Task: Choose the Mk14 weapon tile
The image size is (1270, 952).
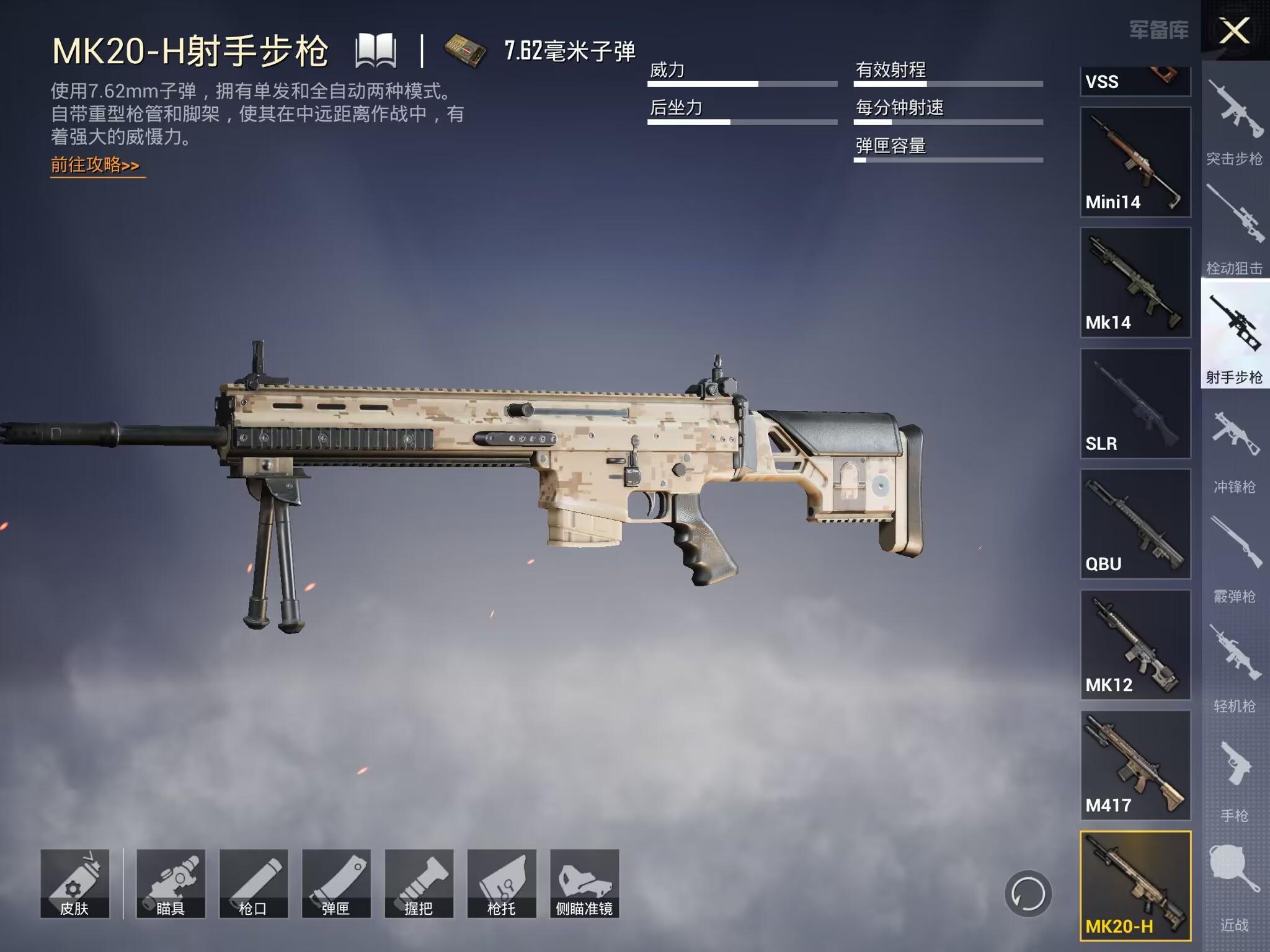Action: pyautogui.click(x=1135, y=283)
